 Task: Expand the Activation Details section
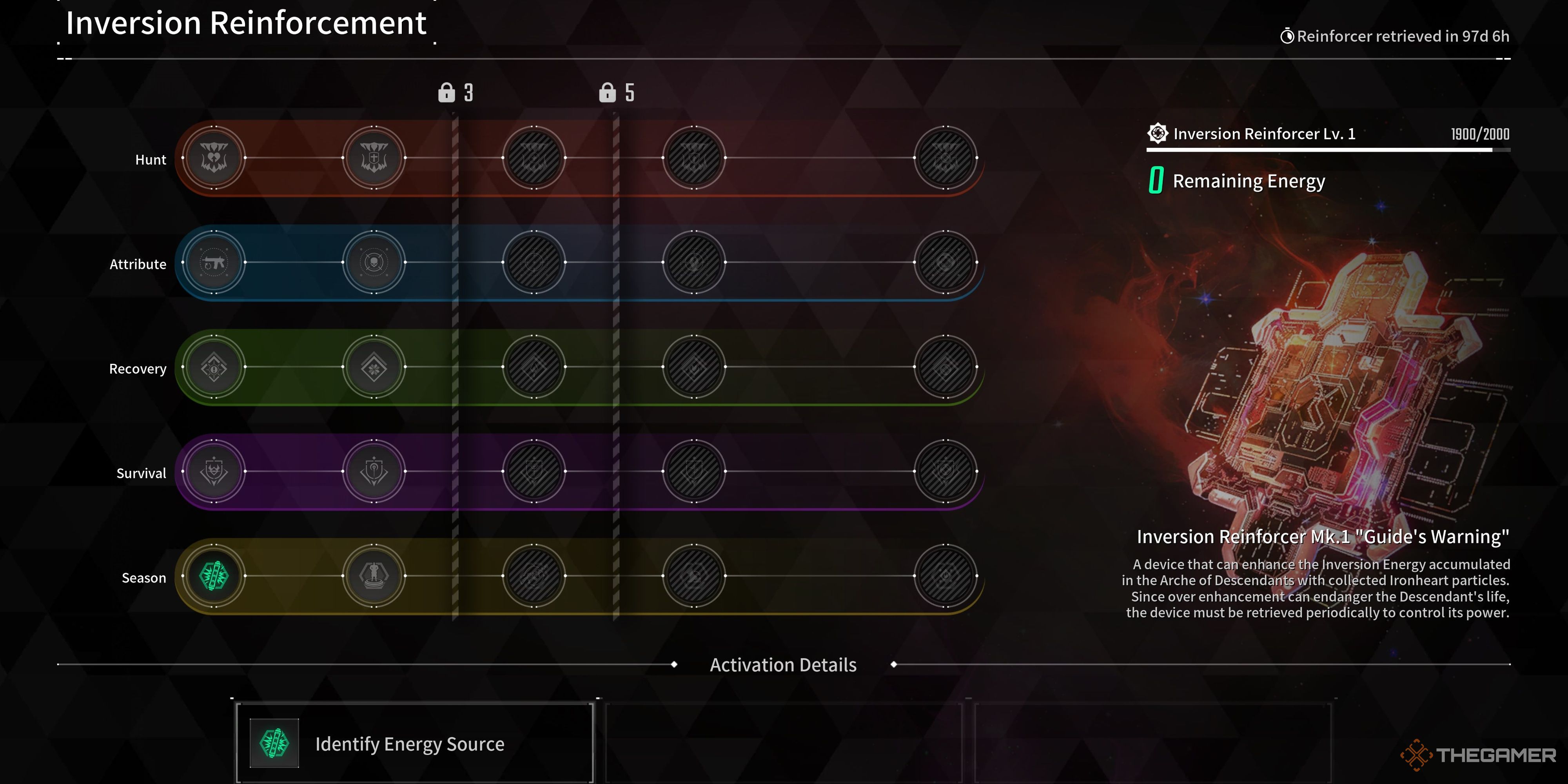(x=783, y=665)
